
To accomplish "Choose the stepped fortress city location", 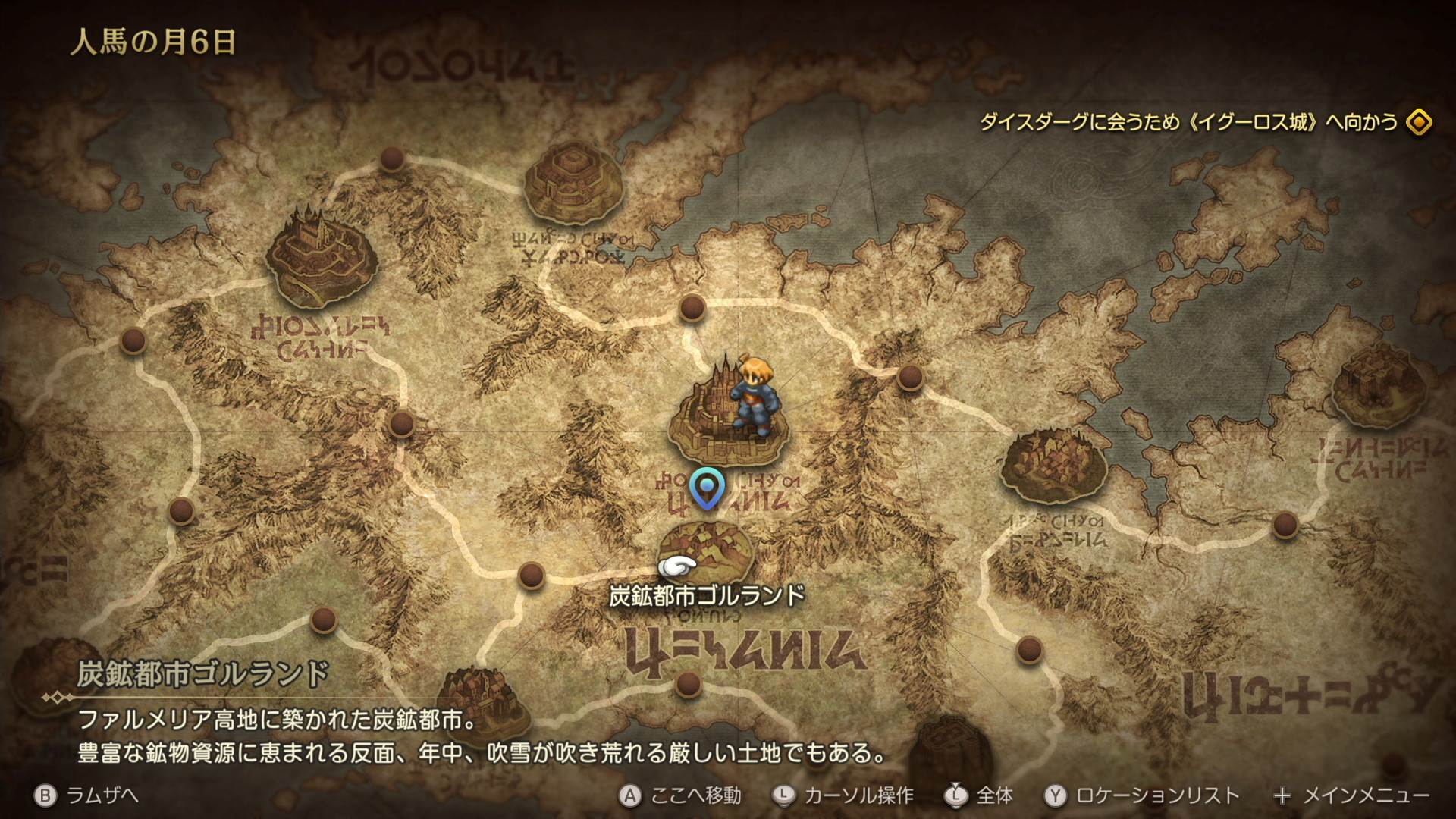I will pos(573,182).
